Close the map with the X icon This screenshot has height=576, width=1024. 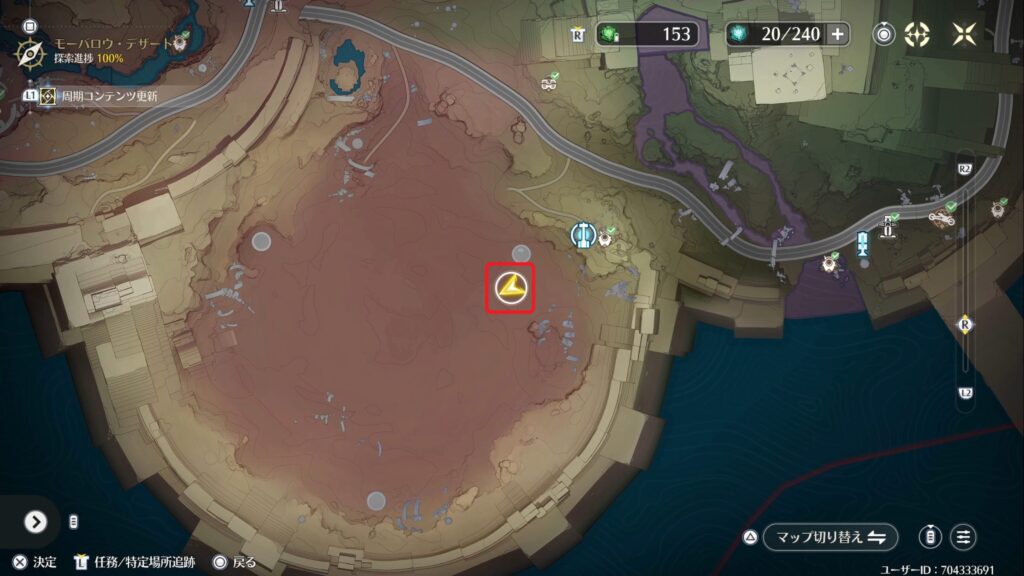point(964,34)
